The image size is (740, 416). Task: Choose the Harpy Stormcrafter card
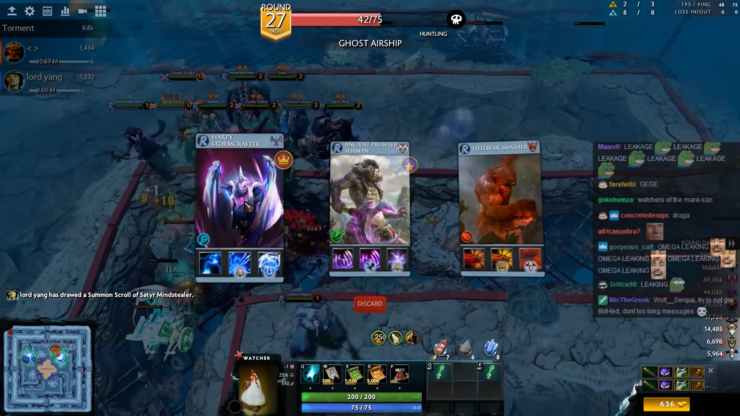[x=240, y=200]
